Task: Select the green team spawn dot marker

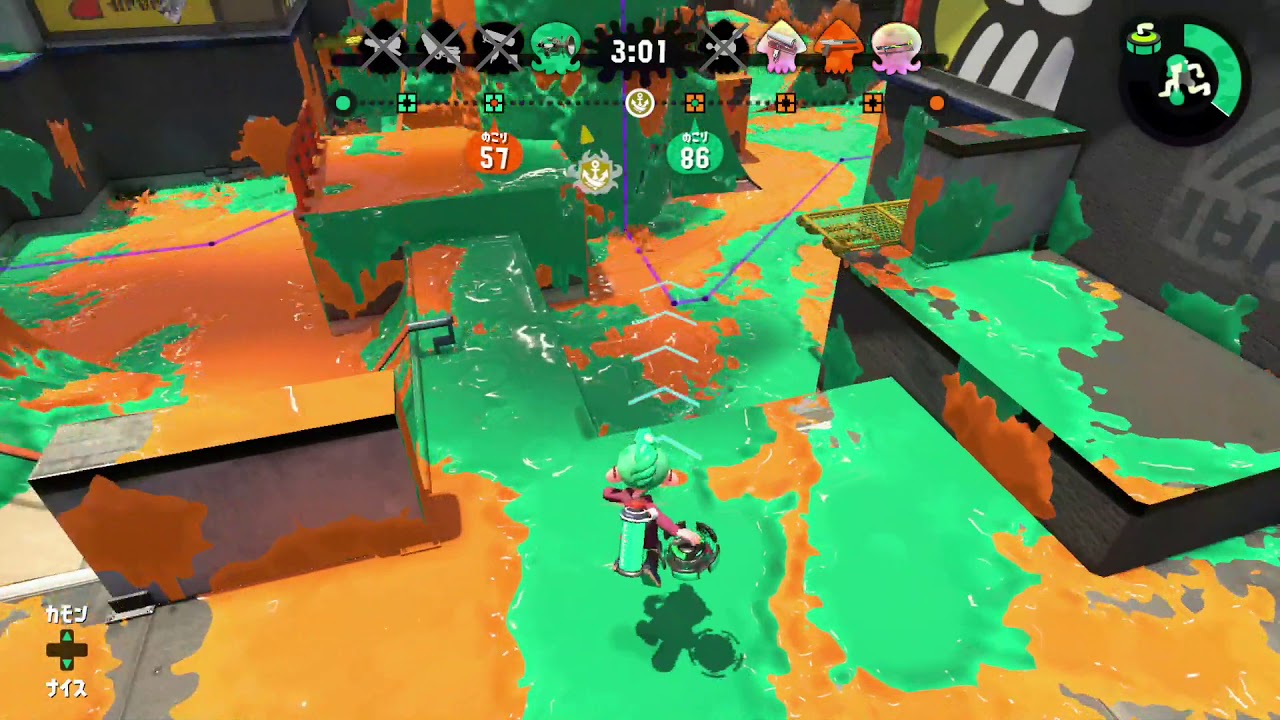Action: [344, 101]
